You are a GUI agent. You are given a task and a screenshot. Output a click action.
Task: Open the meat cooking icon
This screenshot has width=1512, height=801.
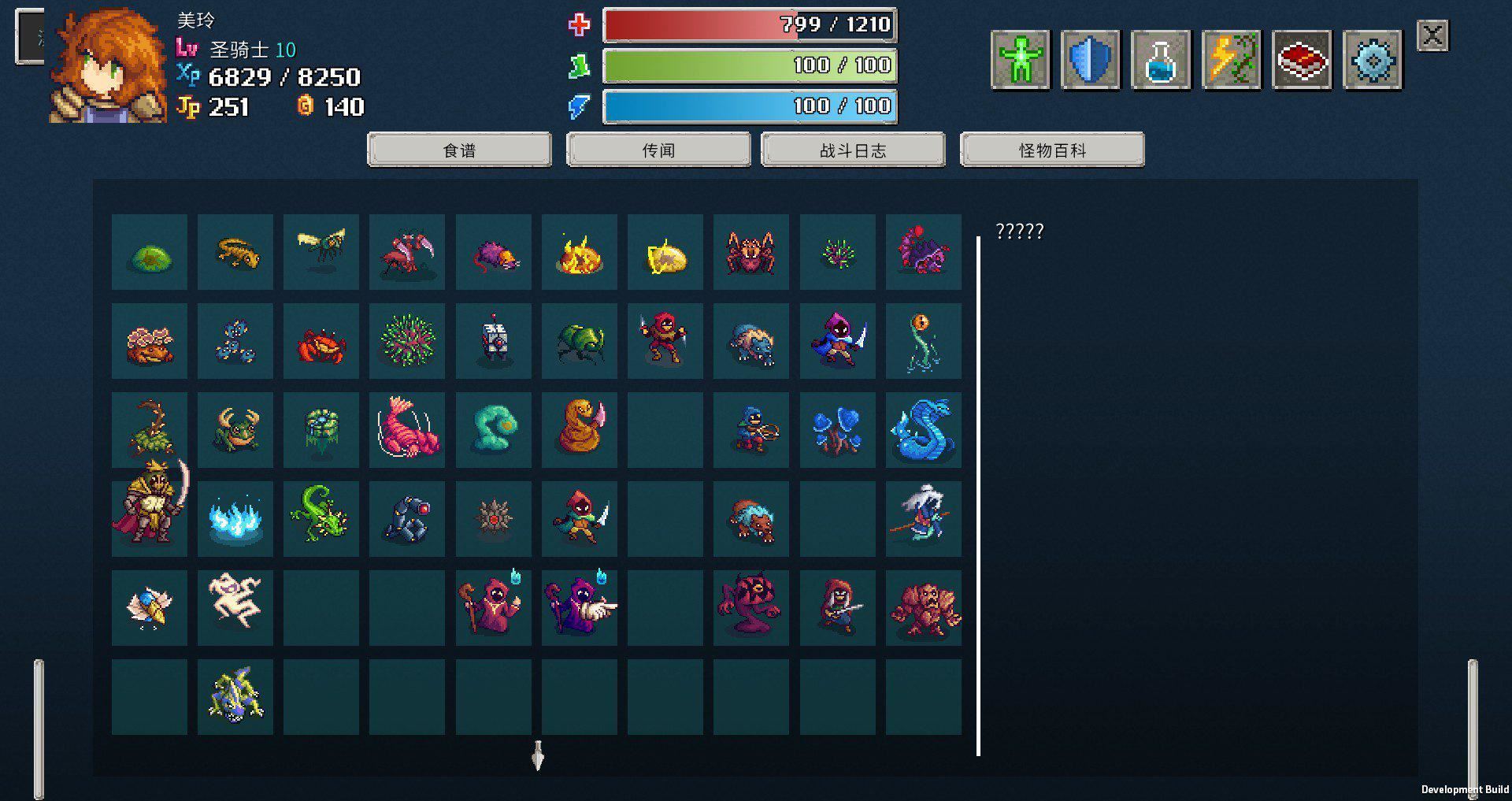pyautogui.click(x=1302, y=59)
